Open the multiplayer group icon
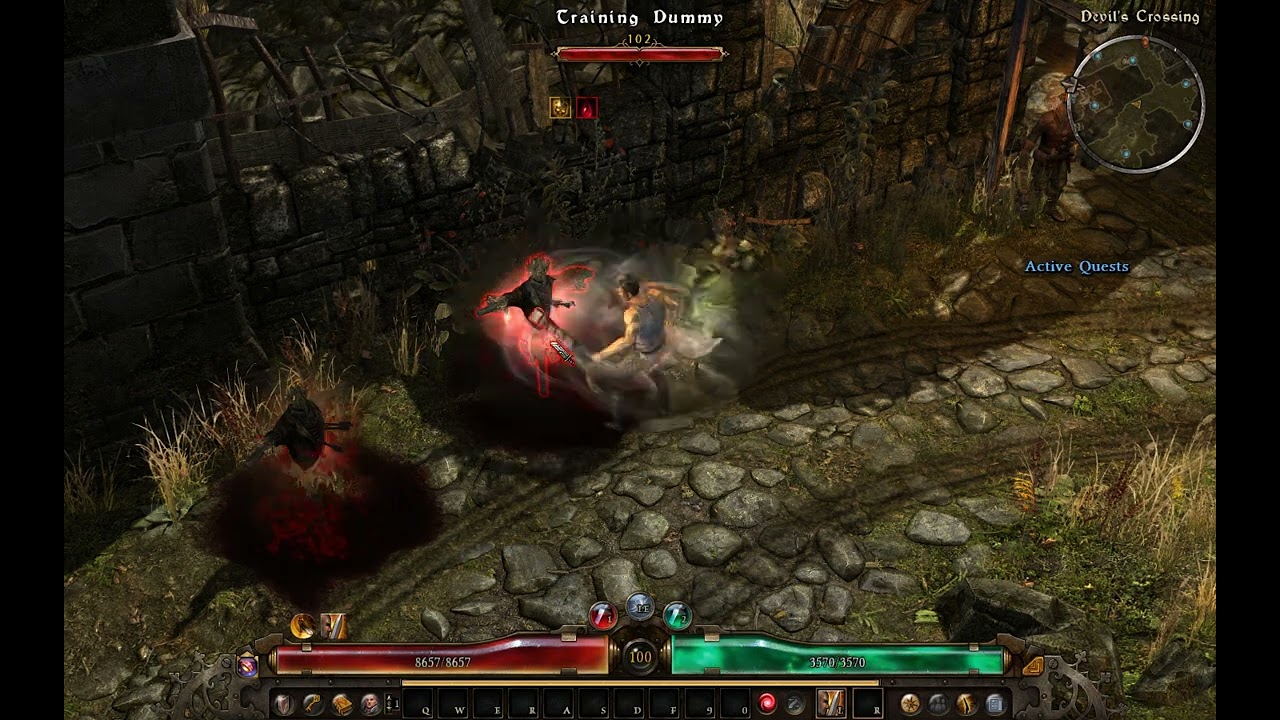Viewport: 1280px width, 720px height. point(939,703)
